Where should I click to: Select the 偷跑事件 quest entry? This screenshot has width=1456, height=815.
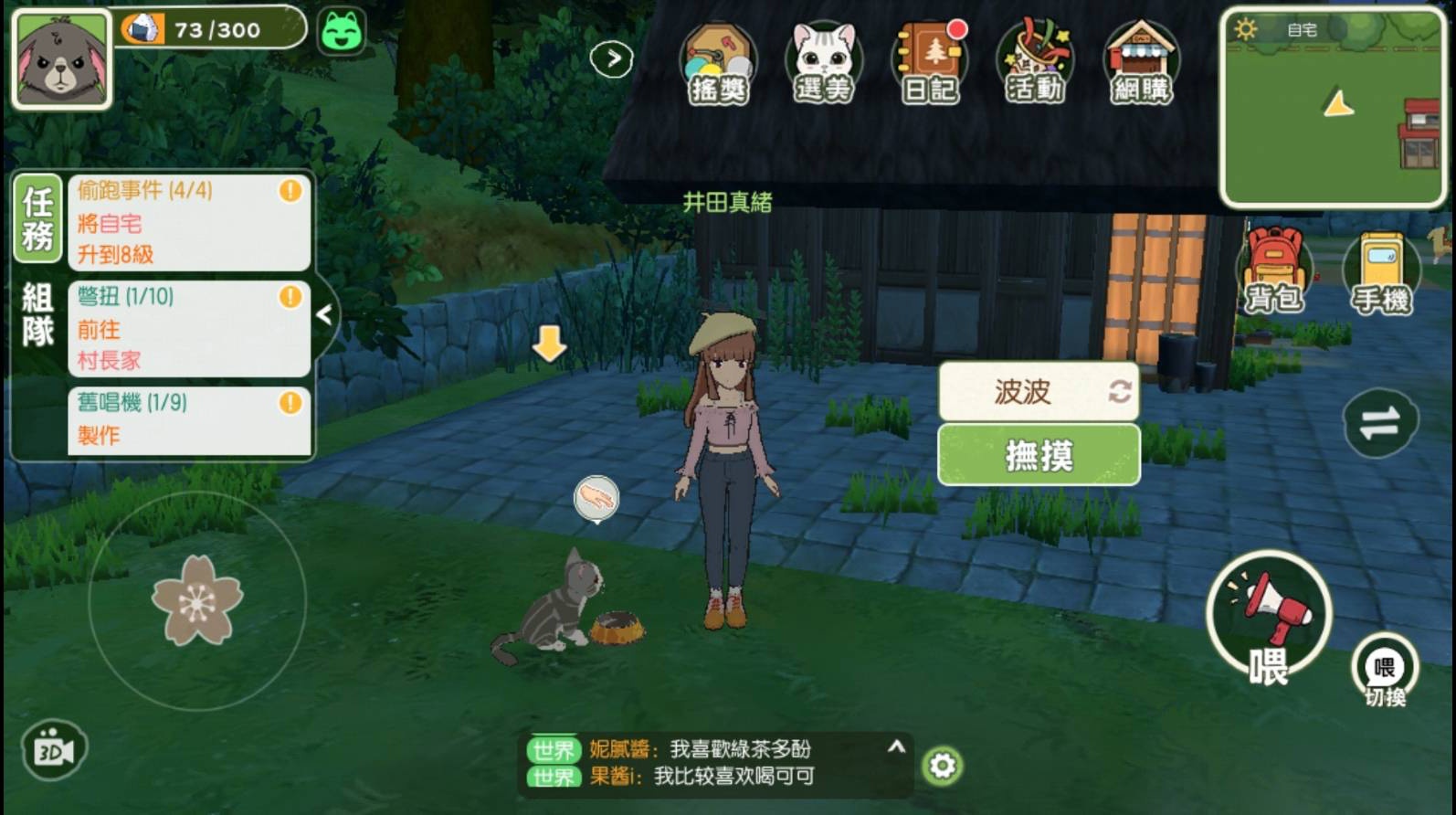188,222
